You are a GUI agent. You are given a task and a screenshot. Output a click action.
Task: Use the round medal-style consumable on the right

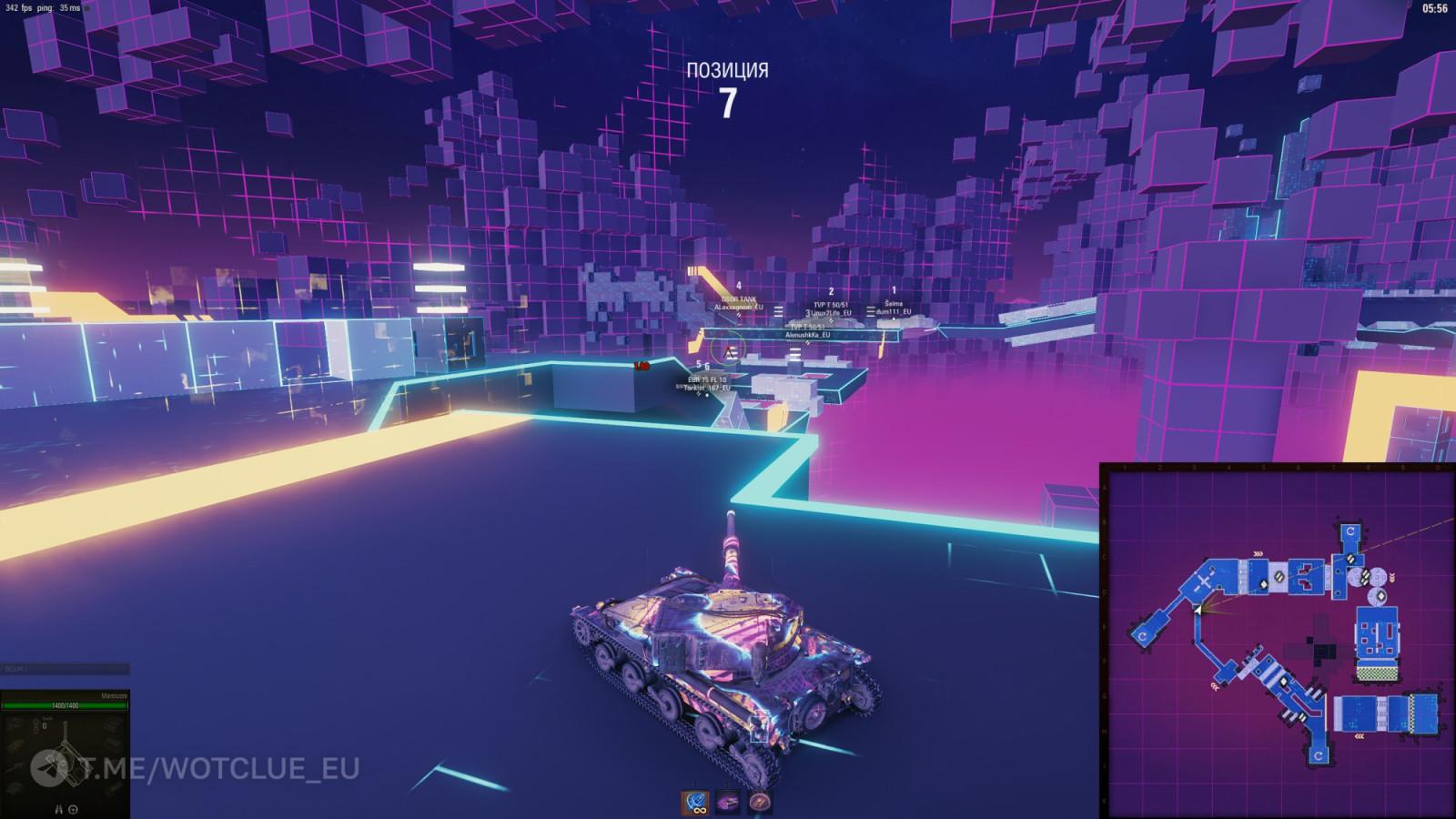[x=760, y=802]
